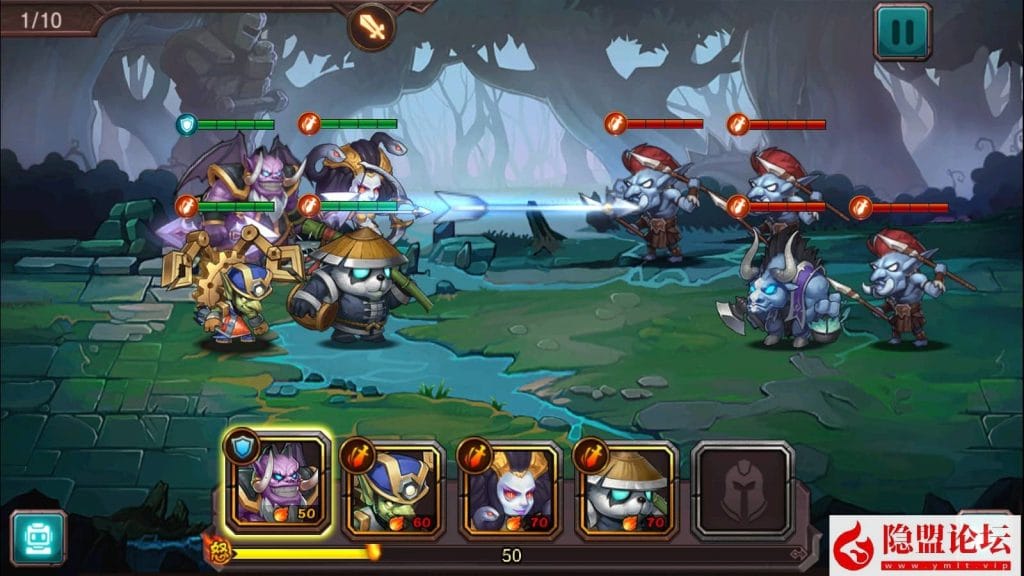The height and width of the screenshot is (576, 1024).
Task: Pause the battle
Action: (902, 31)
